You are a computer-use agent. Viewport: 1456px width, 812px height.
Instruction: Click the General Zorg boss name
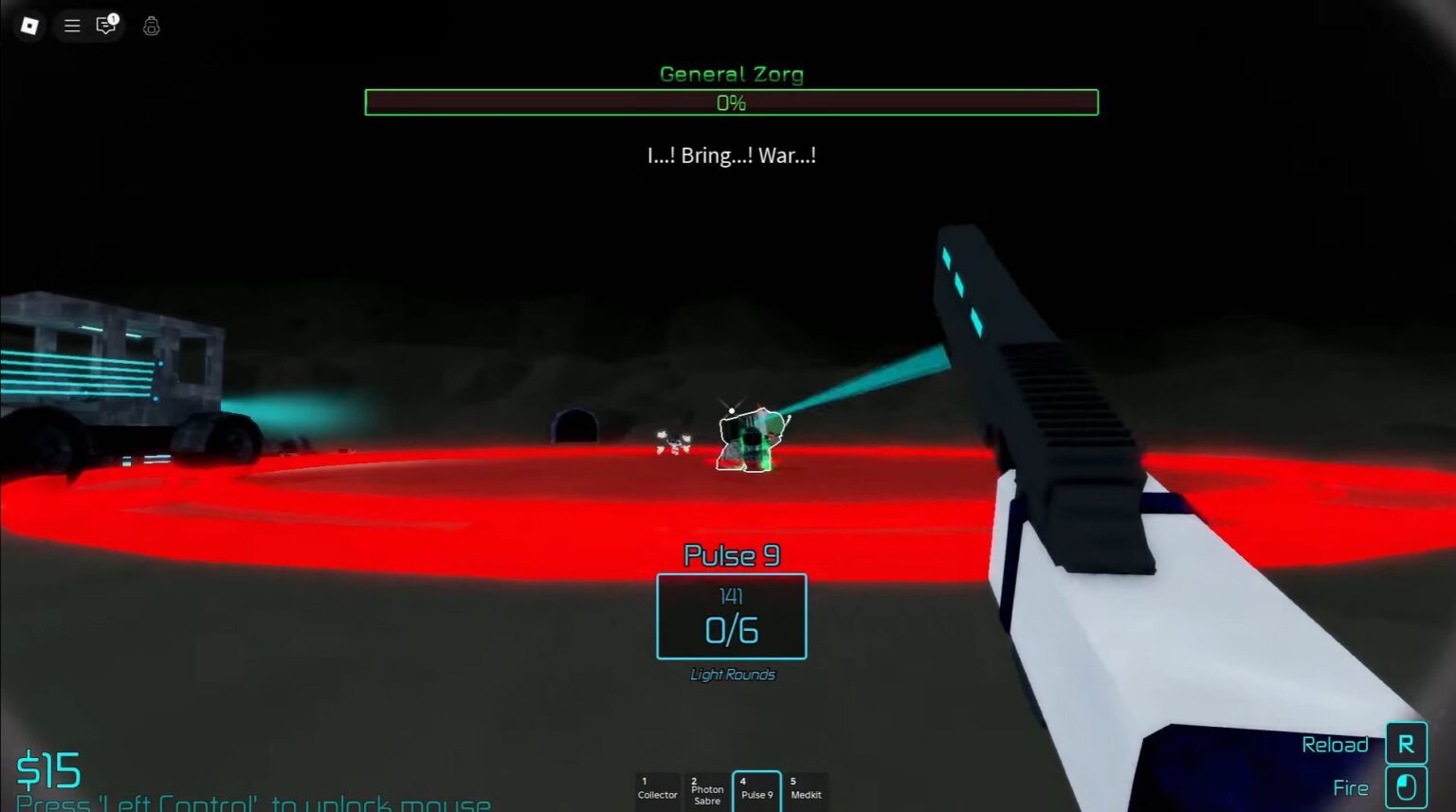point(731,74)
